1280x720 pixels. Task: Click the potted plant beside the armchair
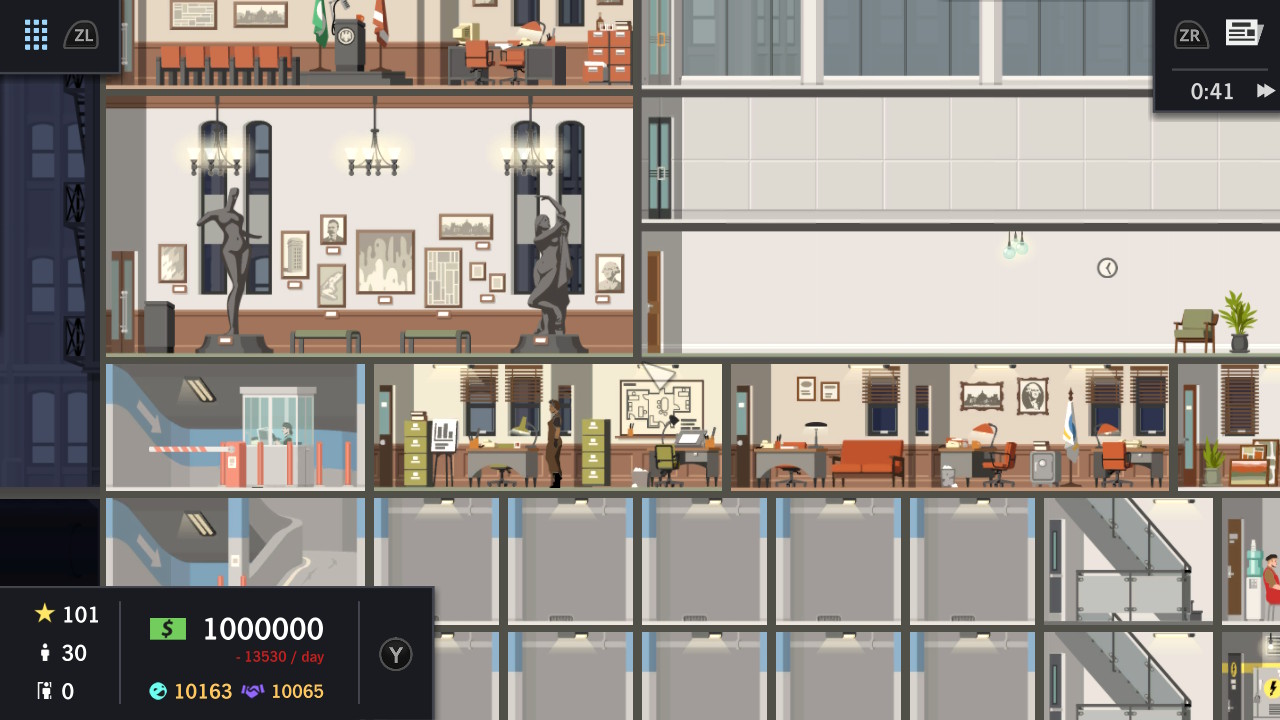pyautogui.click(x=1240, y=320)
